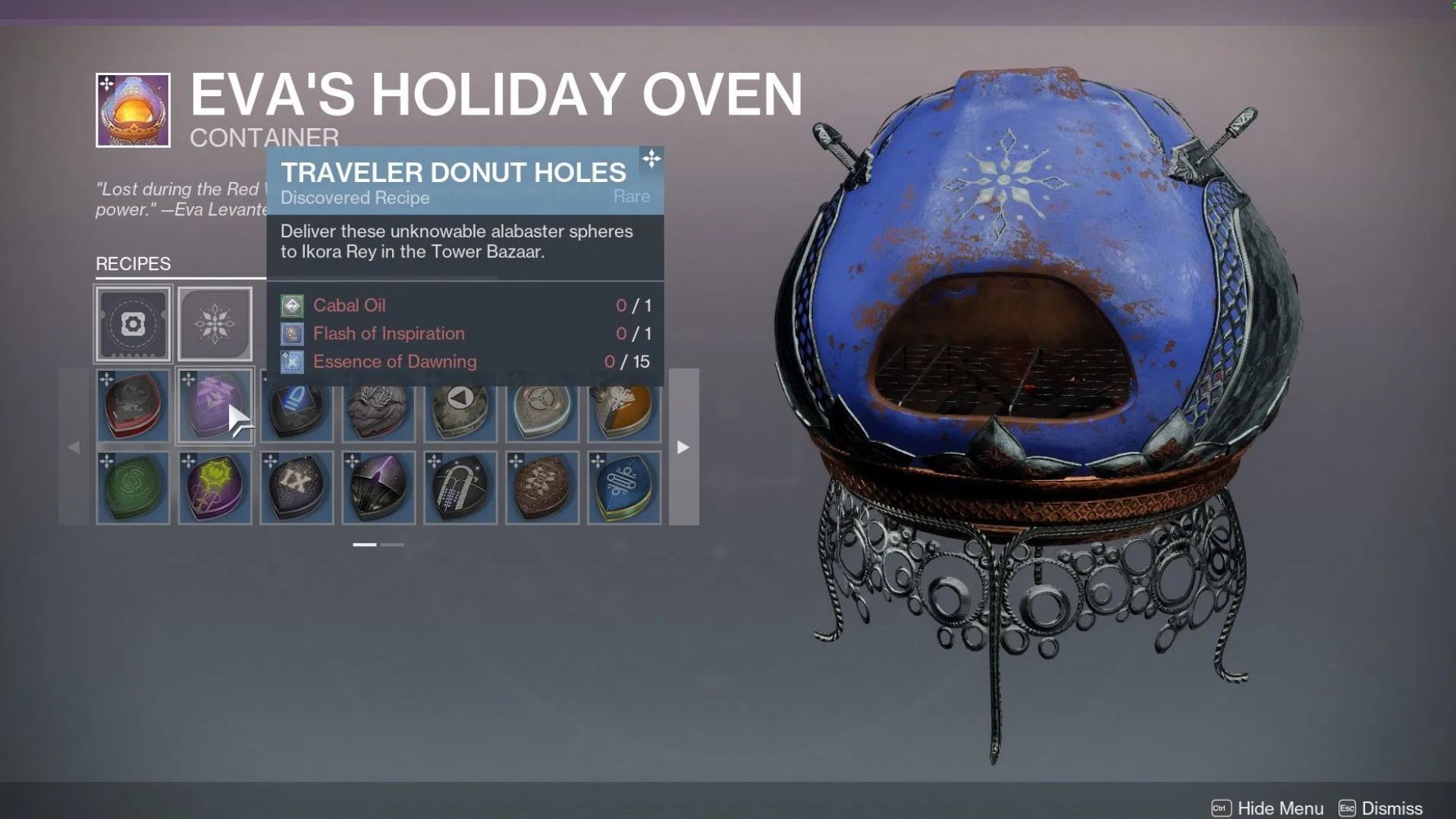The height and width of the screenshot is (819, 1456).
Task: Click the green swirl-patterned cookie recipe
Action: [133, 488]
